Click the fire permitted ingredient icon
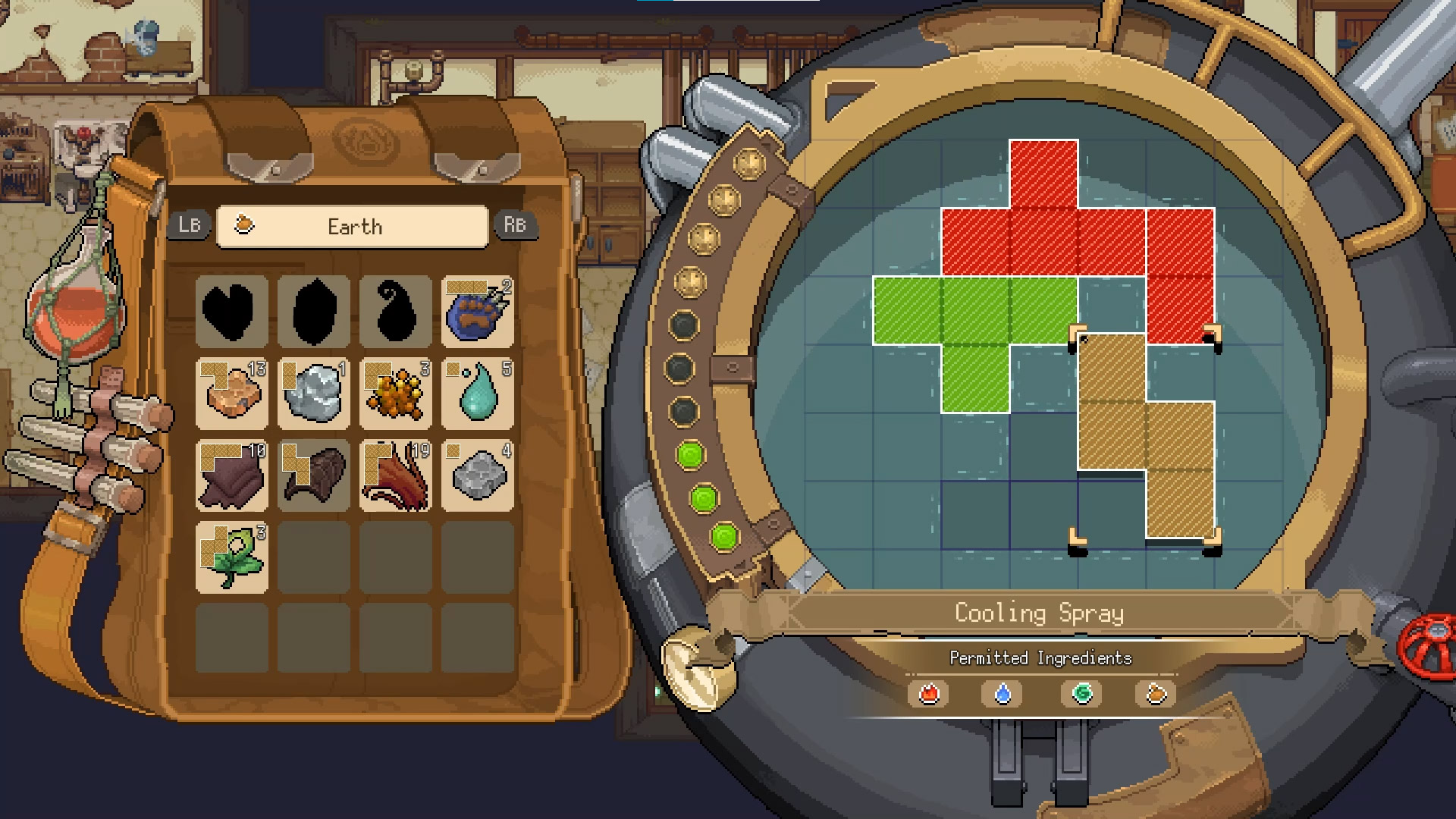 929,694
